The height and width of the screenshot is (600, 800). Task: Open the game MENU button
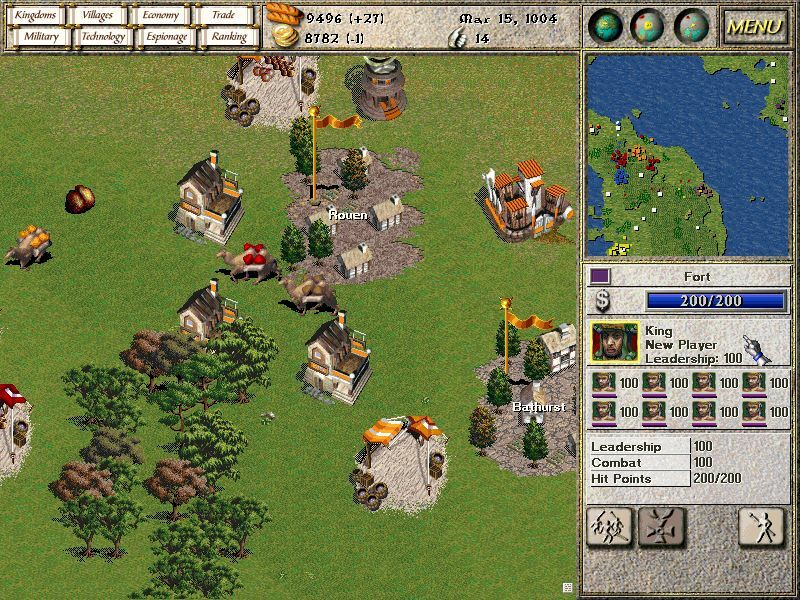(x=754, y=27)
